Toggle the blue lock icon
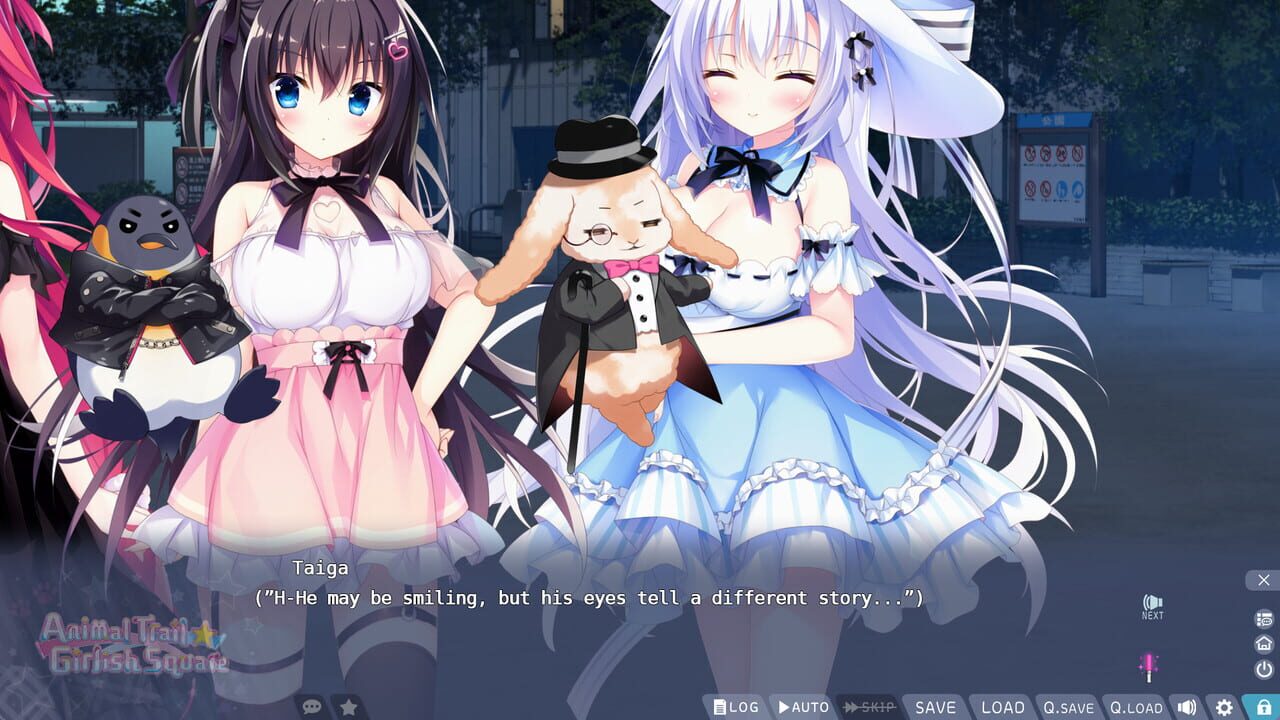1280x720 pixels. point(1261,705)
